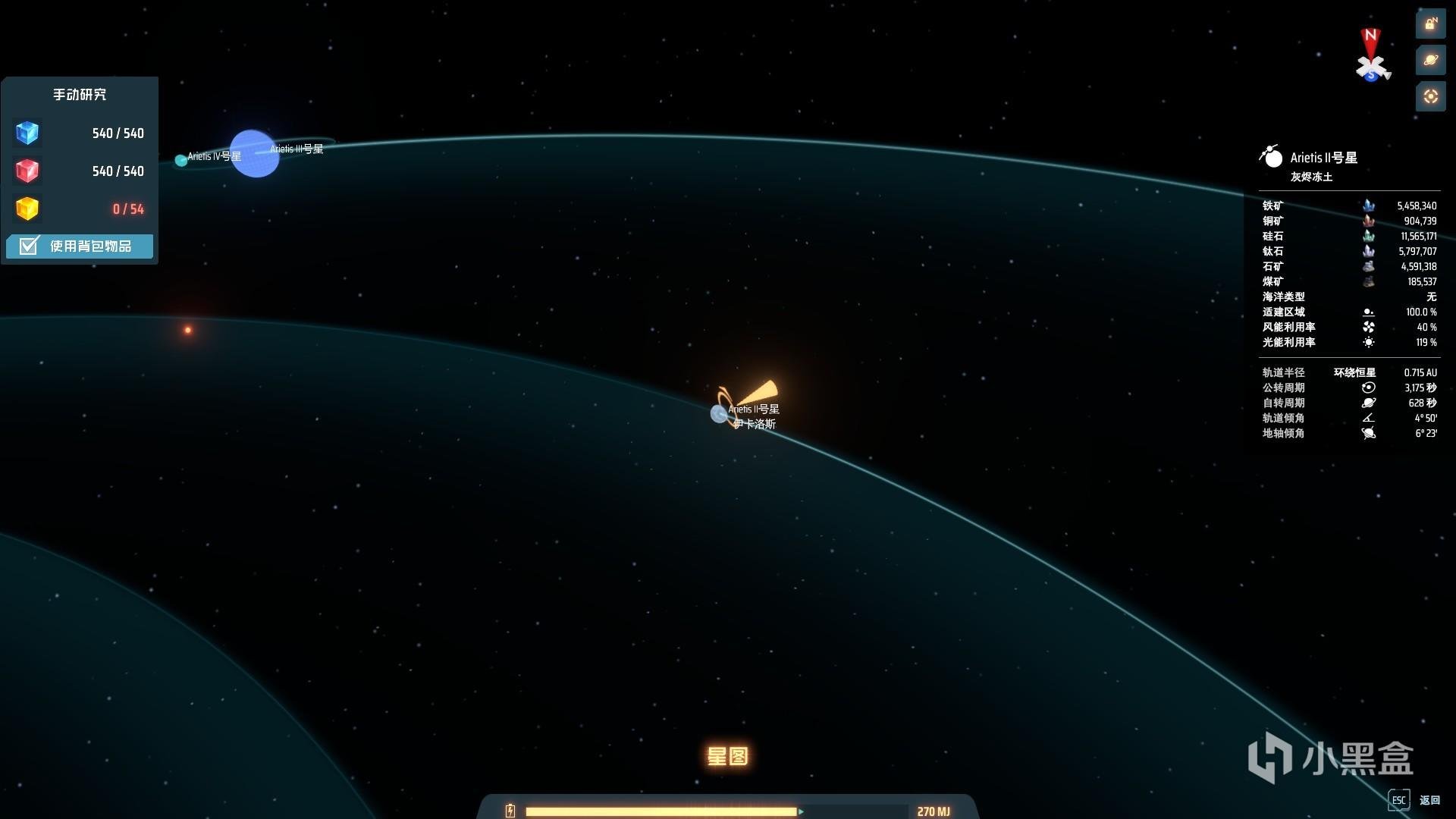The height and width of the screenshot is (819, 1456).
Task: Click the red matrix cube icon in 手动研究 panel
Action: tap(27, 171)
